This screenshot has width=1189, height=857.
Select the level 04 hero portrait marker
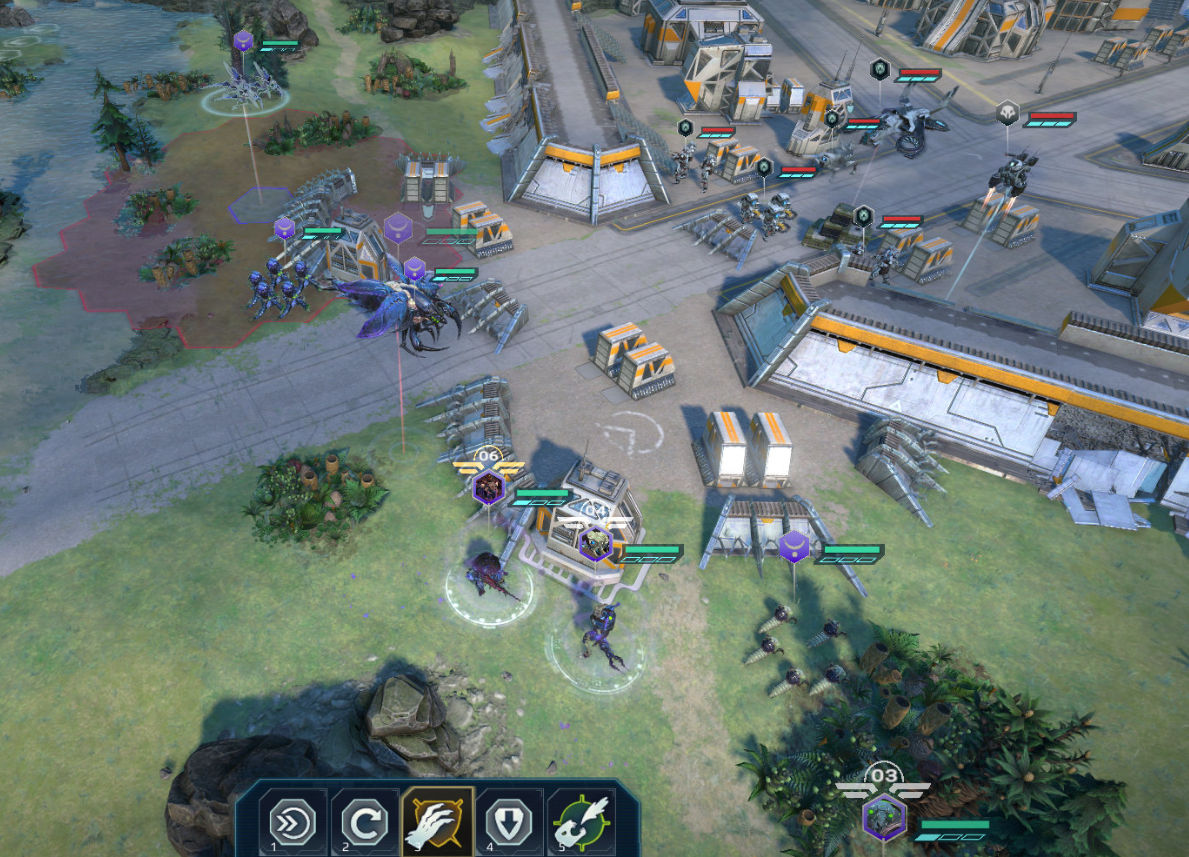tap(595, 543)
